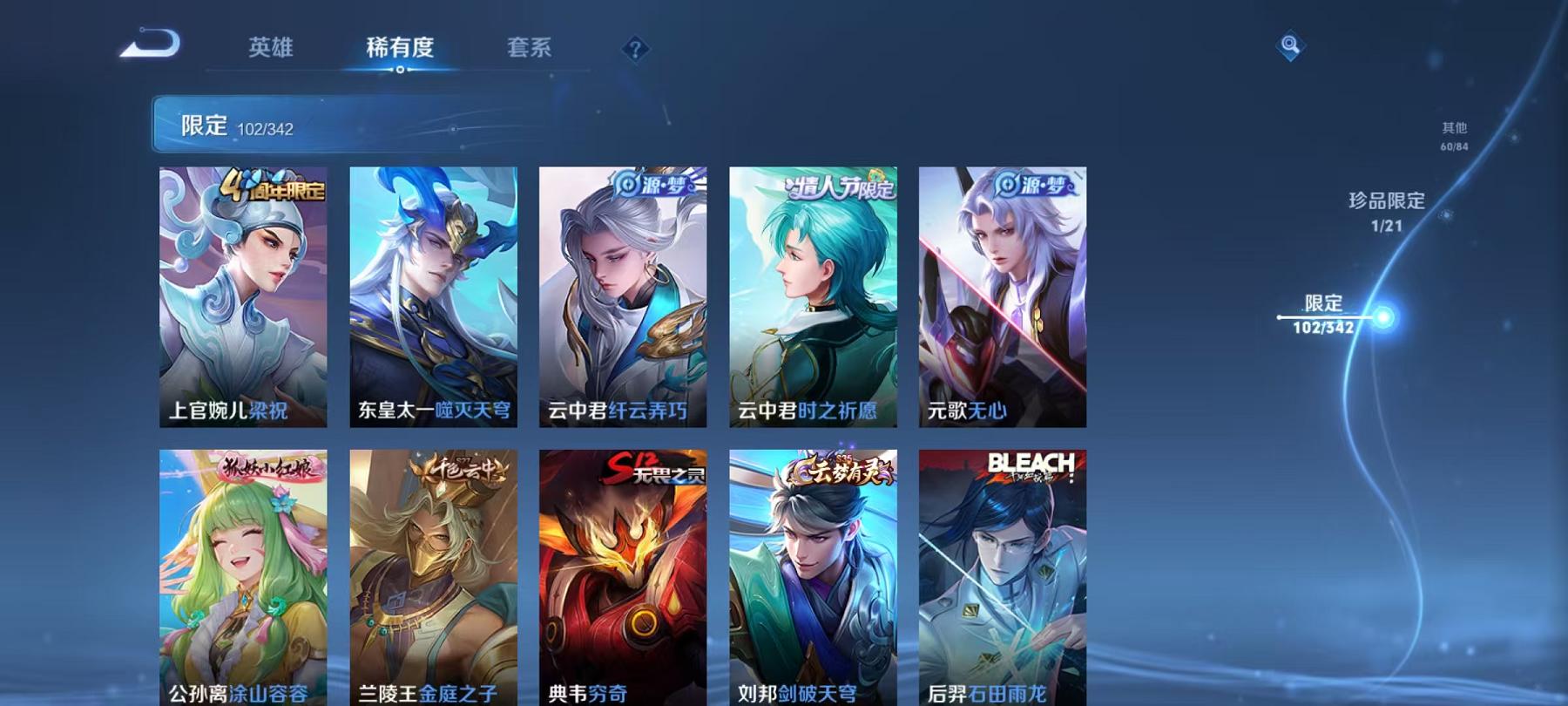Image resolution: width=1568 pixels, height=706 pixels.
Task: Click the diamond help question-mark icon
Action: (635, 49)
